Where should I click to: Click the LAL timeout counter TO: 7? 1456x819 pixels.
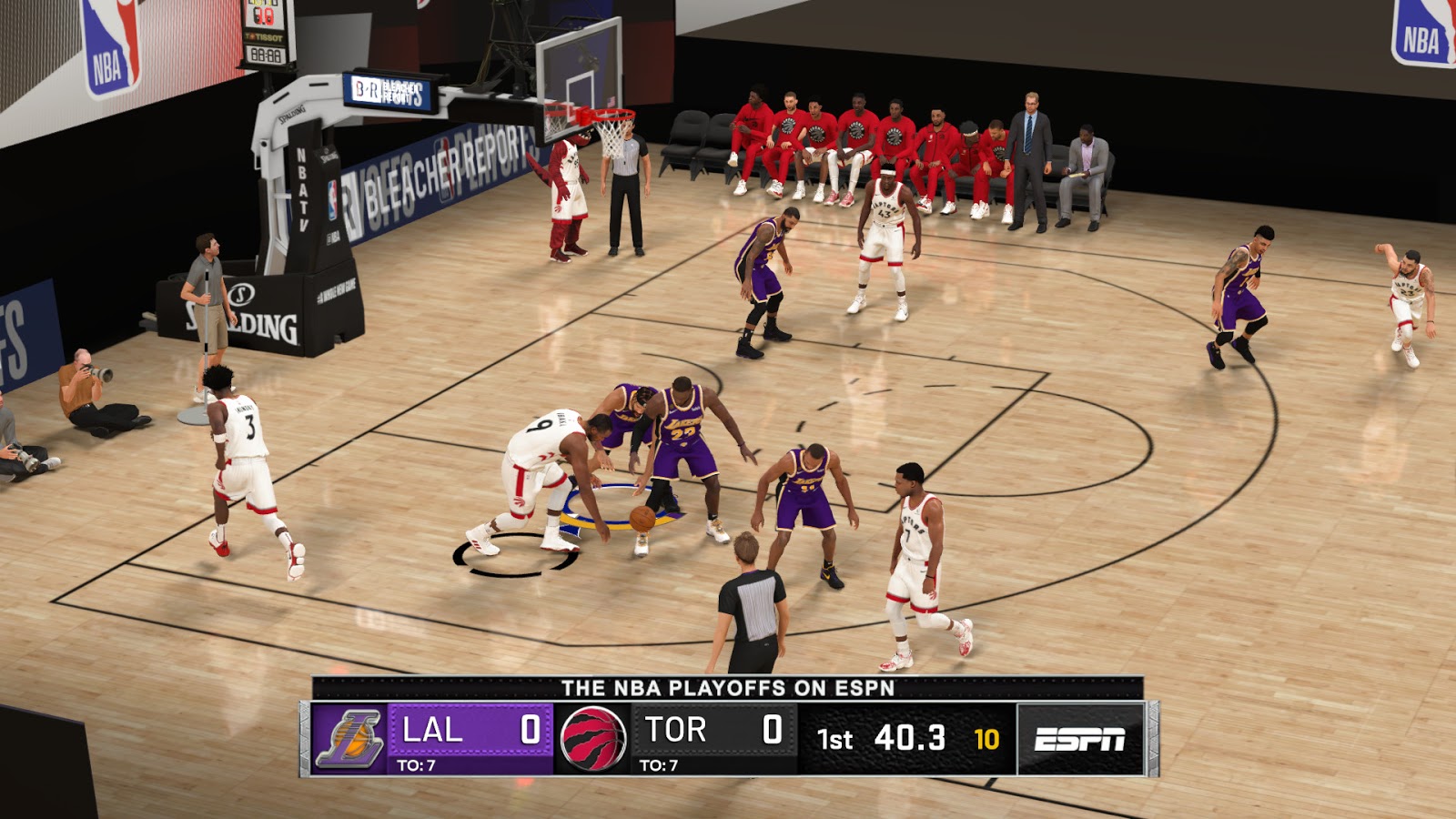click(419, 766)
